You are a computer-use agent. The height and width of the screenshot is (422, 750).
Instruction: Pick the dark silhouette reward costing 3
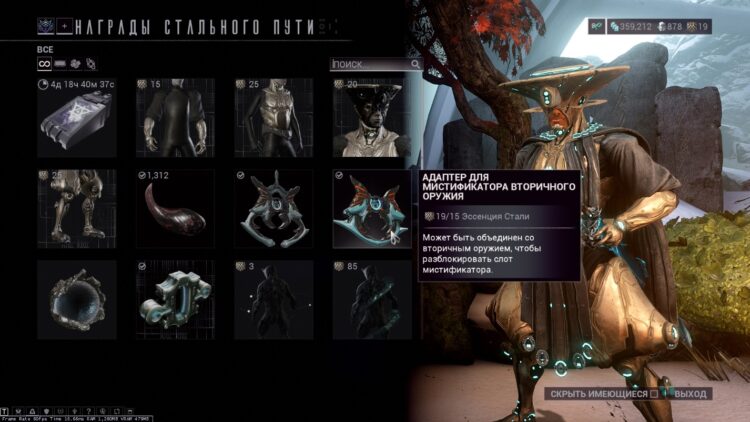[274, 299]
